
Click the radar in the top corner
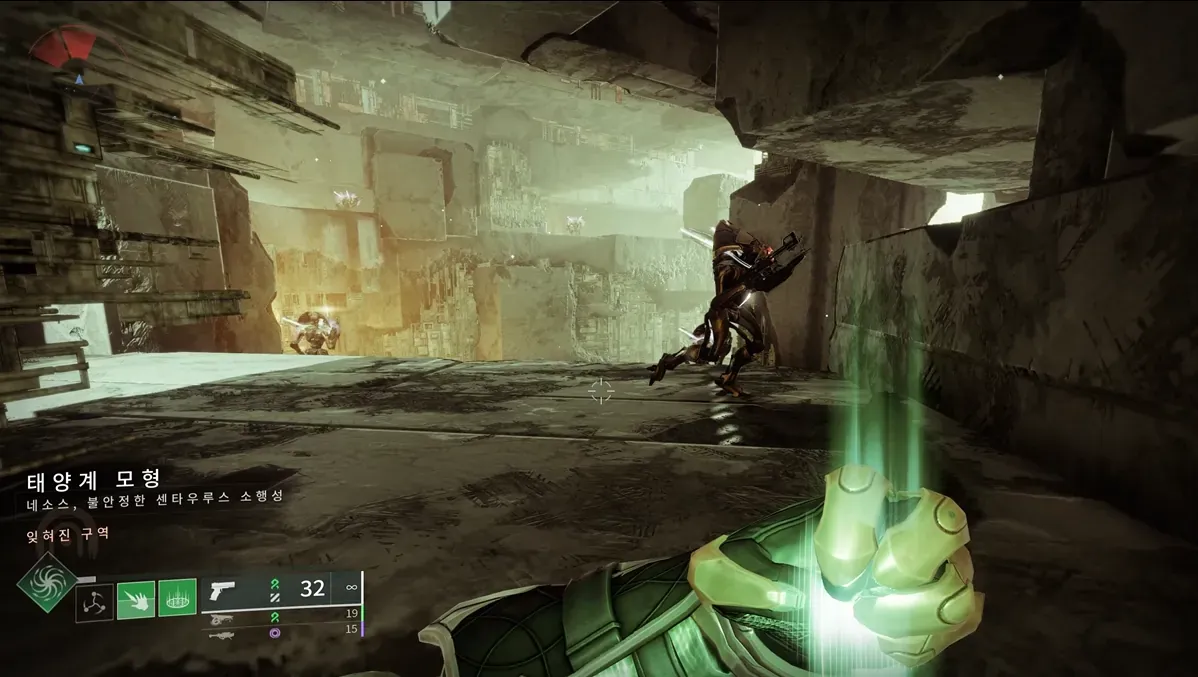click(64, 51)
